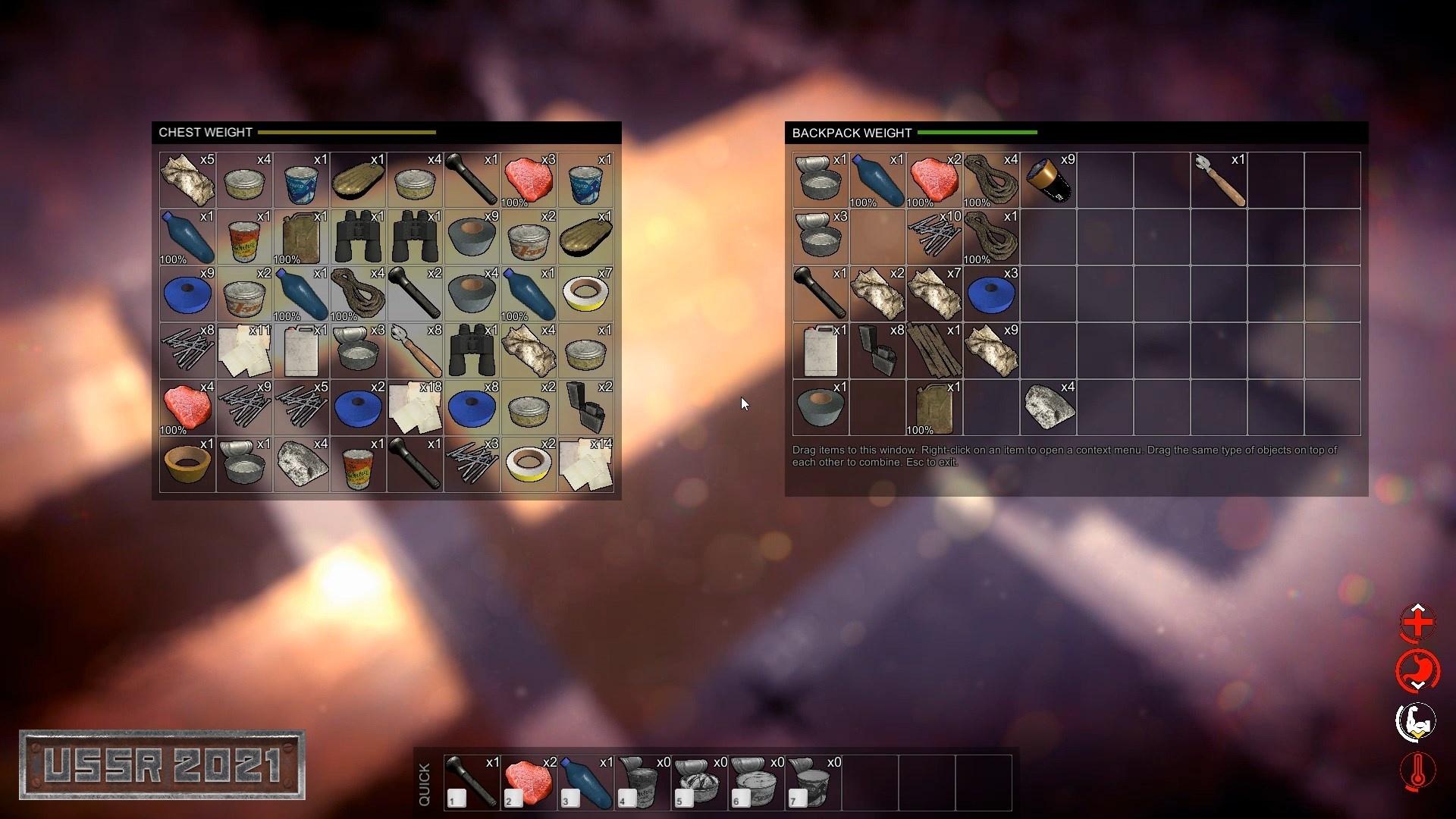This screenshot has width=1456, height=819.
Task: Select quick slot 1 with the flashlight
Action: tap(472, 783)
